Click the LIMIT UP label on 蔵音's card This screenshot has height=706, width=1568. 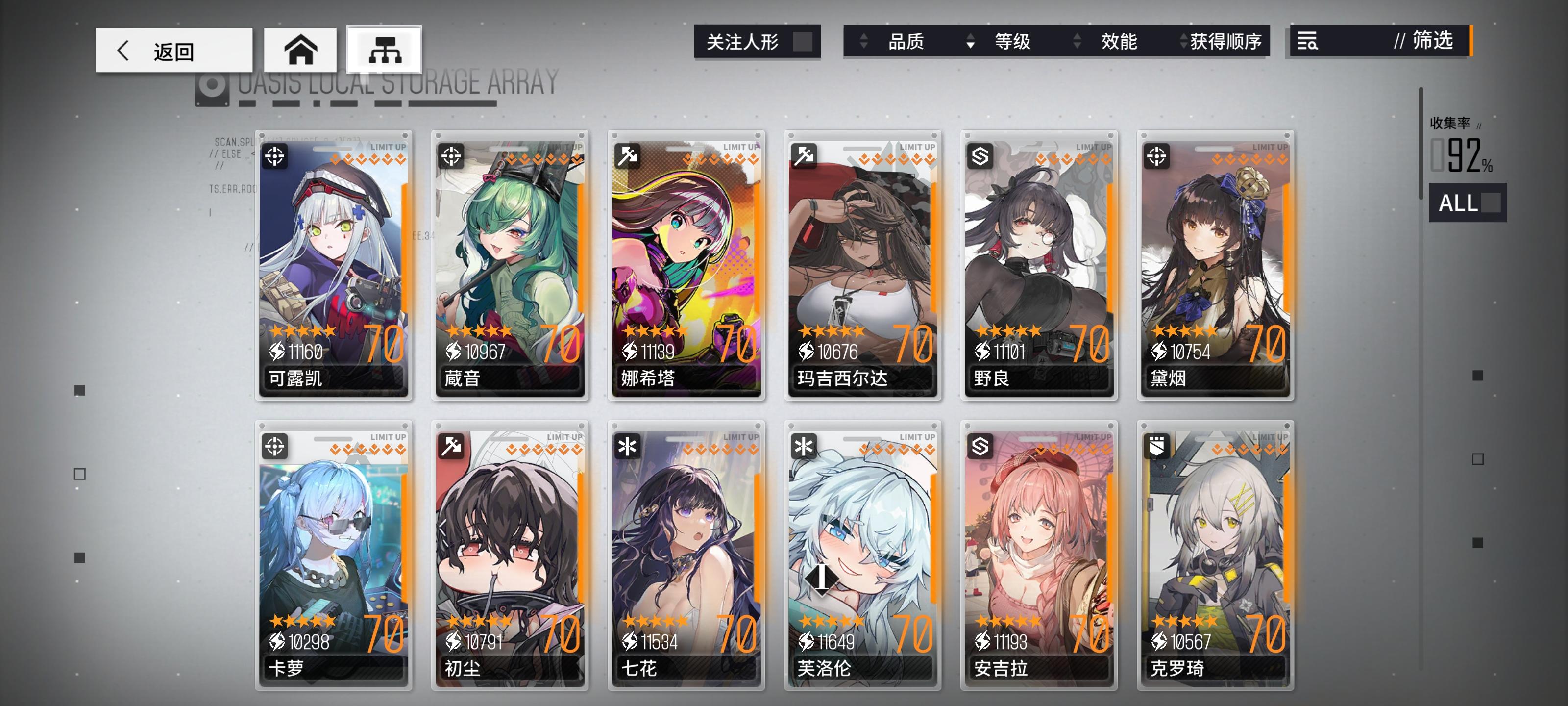coord(561,148)
